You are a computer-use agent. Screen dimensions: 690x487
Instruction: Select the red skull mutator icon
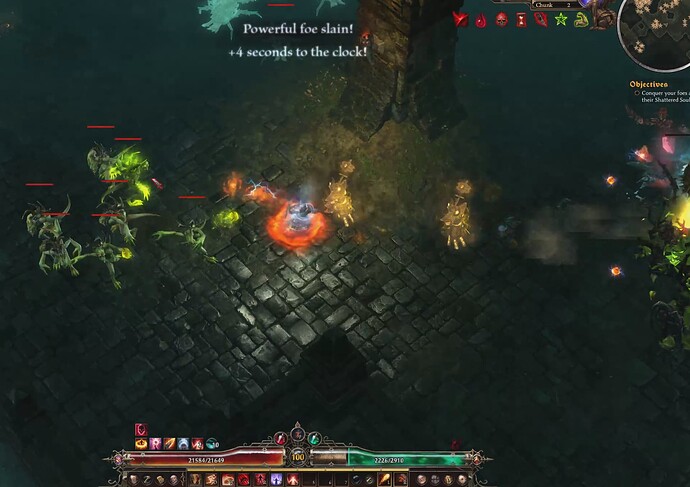502,19
